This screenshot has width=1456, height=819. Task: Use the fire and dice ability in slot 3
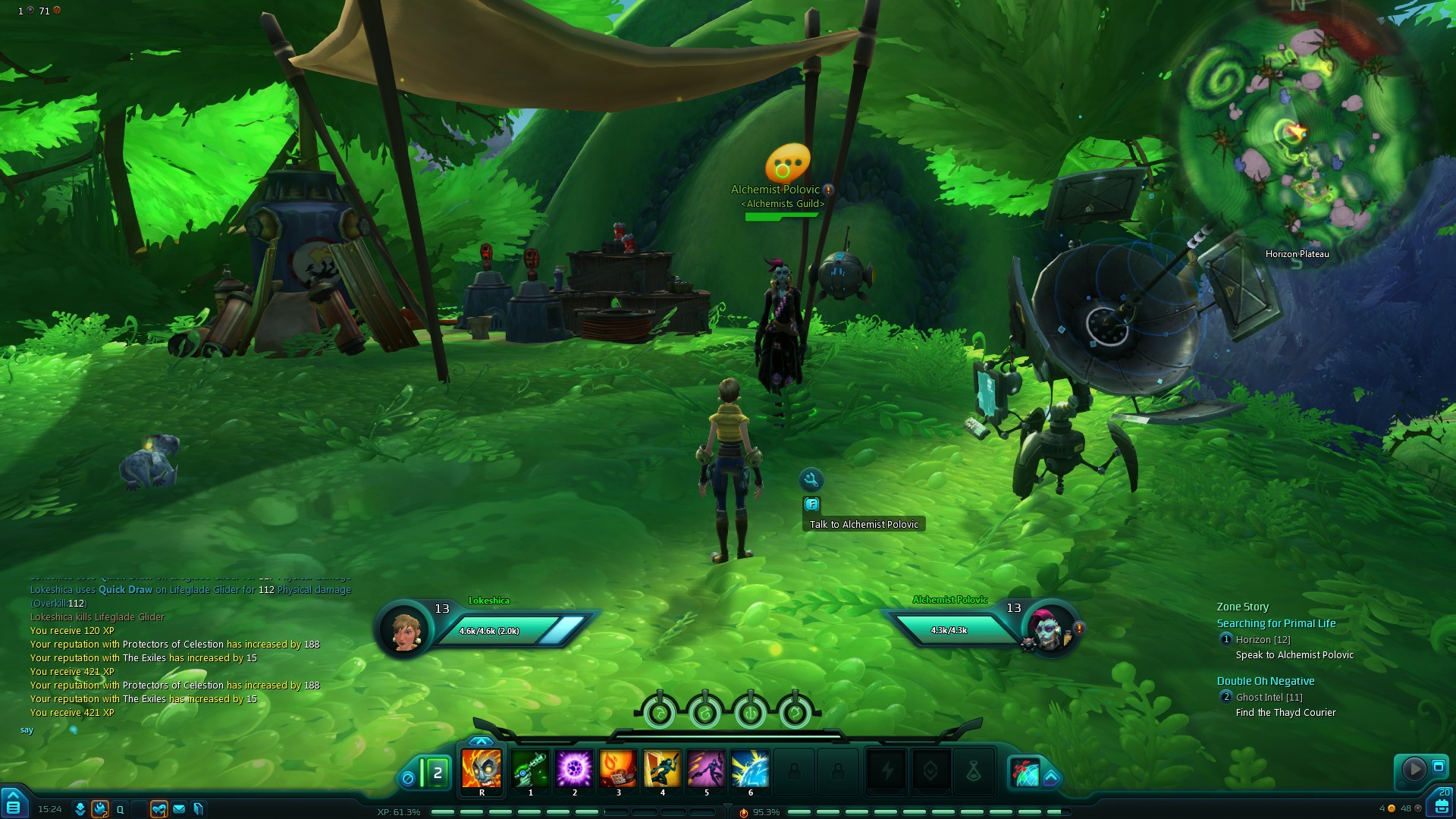(x=618, y=769)
